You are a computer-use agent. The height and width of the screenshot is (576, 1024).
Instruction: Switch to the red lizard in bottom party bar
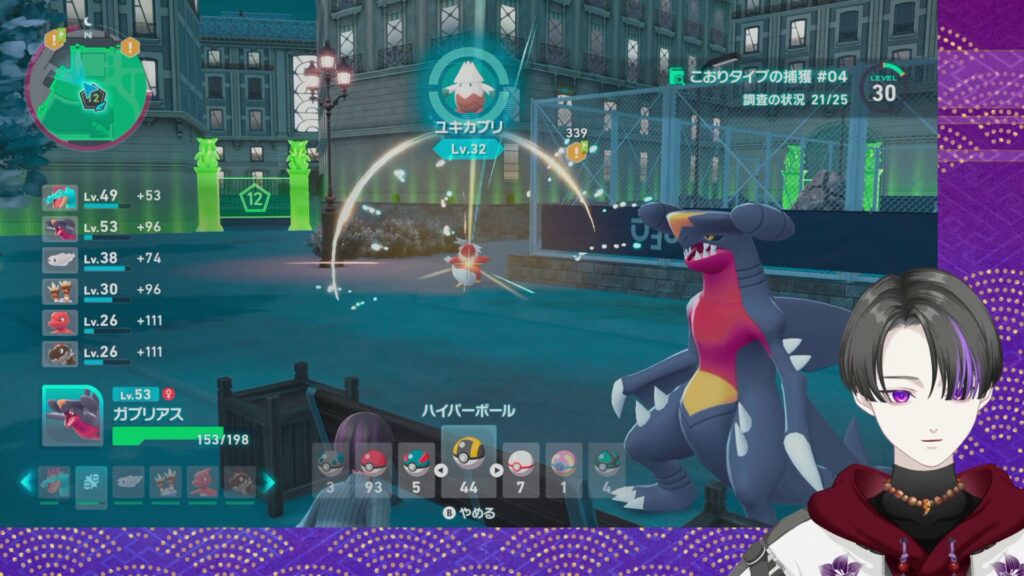[x=203, y=482]
